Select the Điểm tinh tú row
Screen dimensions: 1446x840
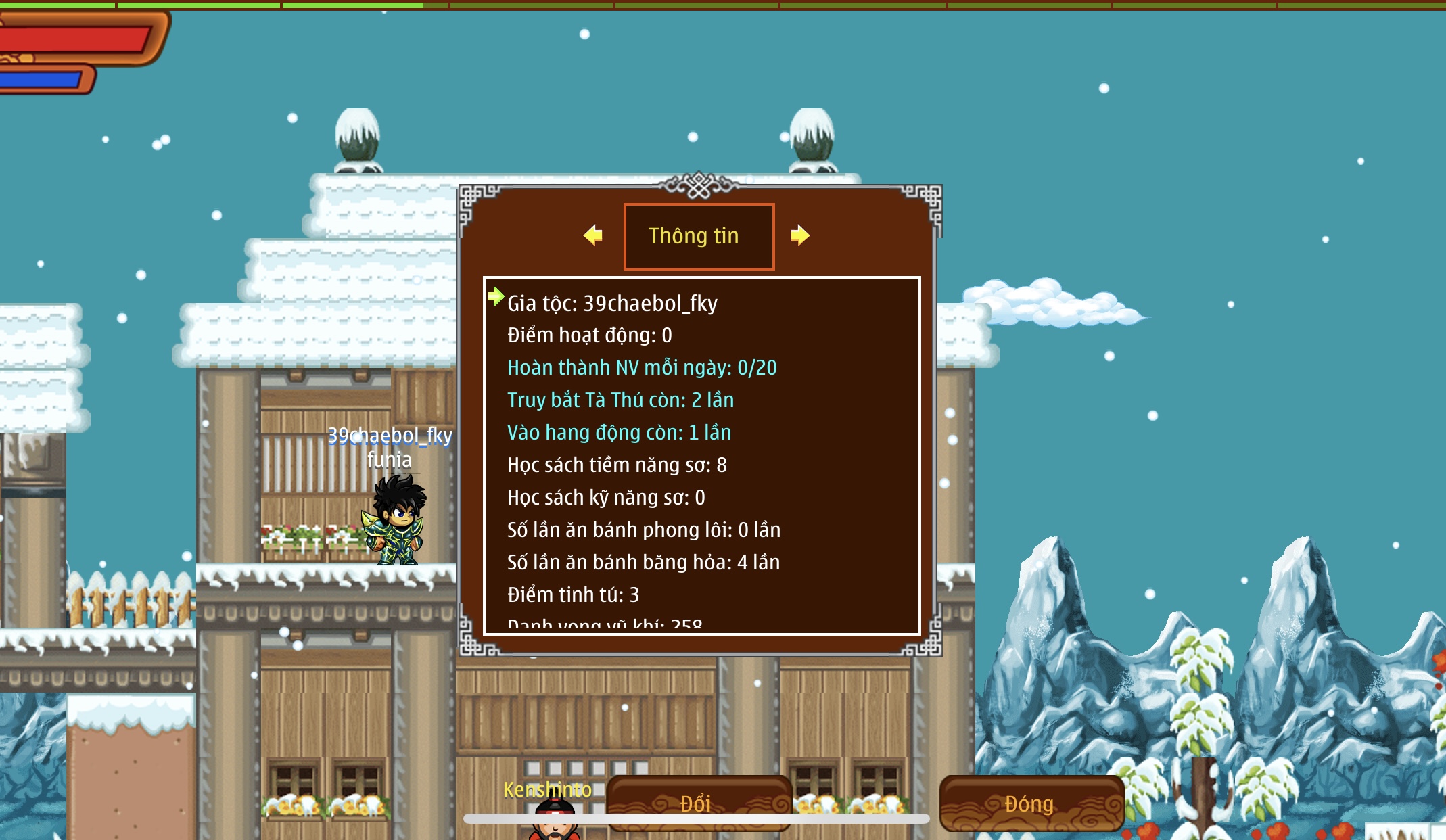573,595
